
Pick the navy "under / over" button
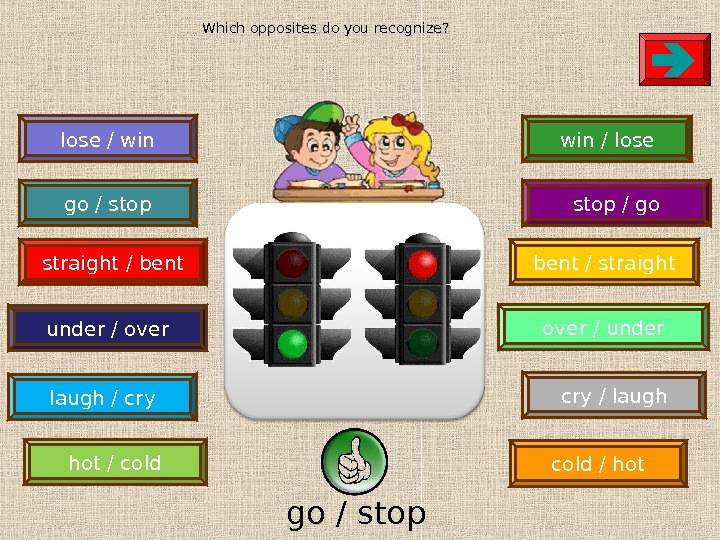click(108, 328)
